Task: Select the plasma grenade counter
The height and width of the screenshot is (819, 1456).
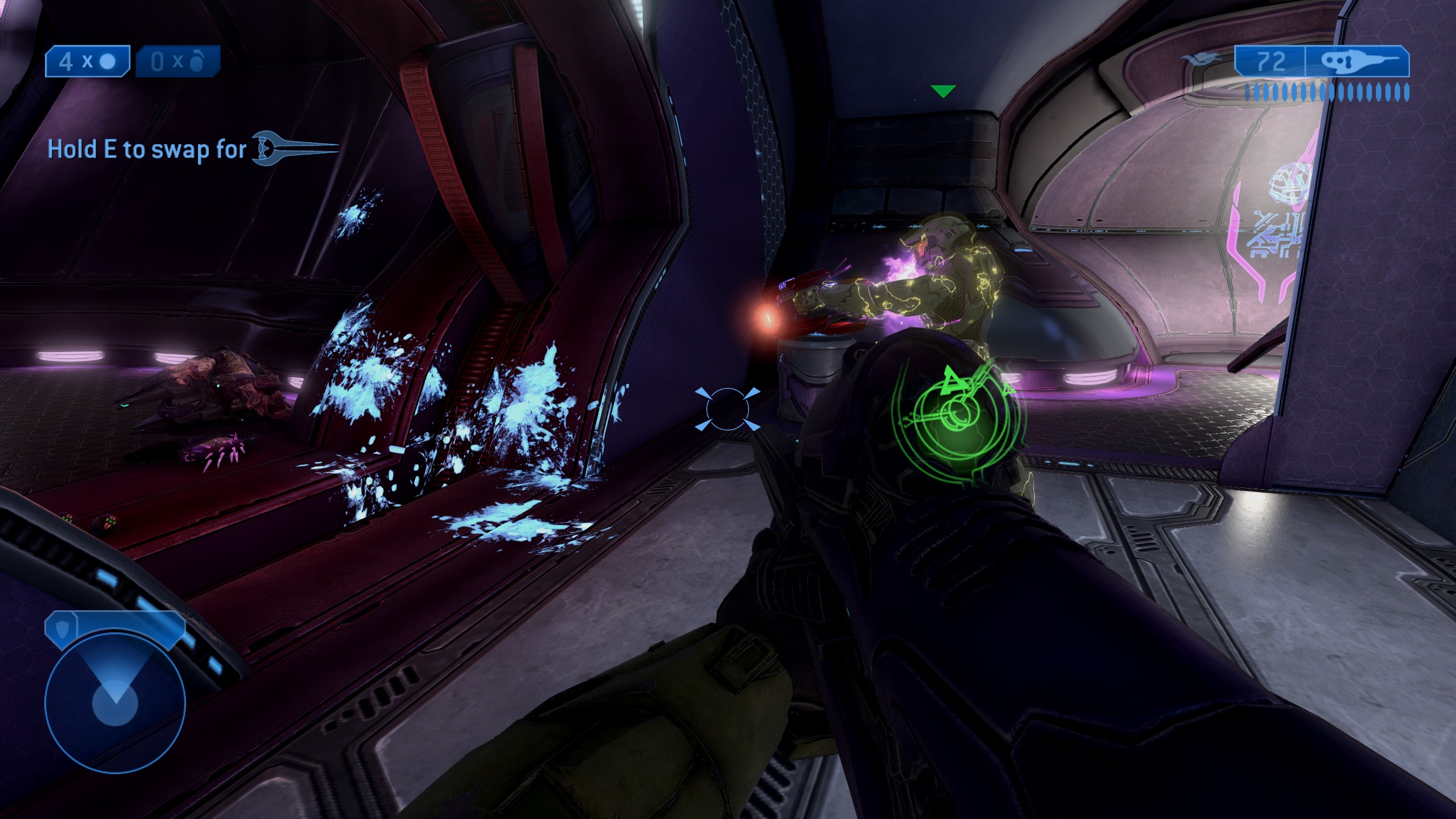Action: coord(88,61)
